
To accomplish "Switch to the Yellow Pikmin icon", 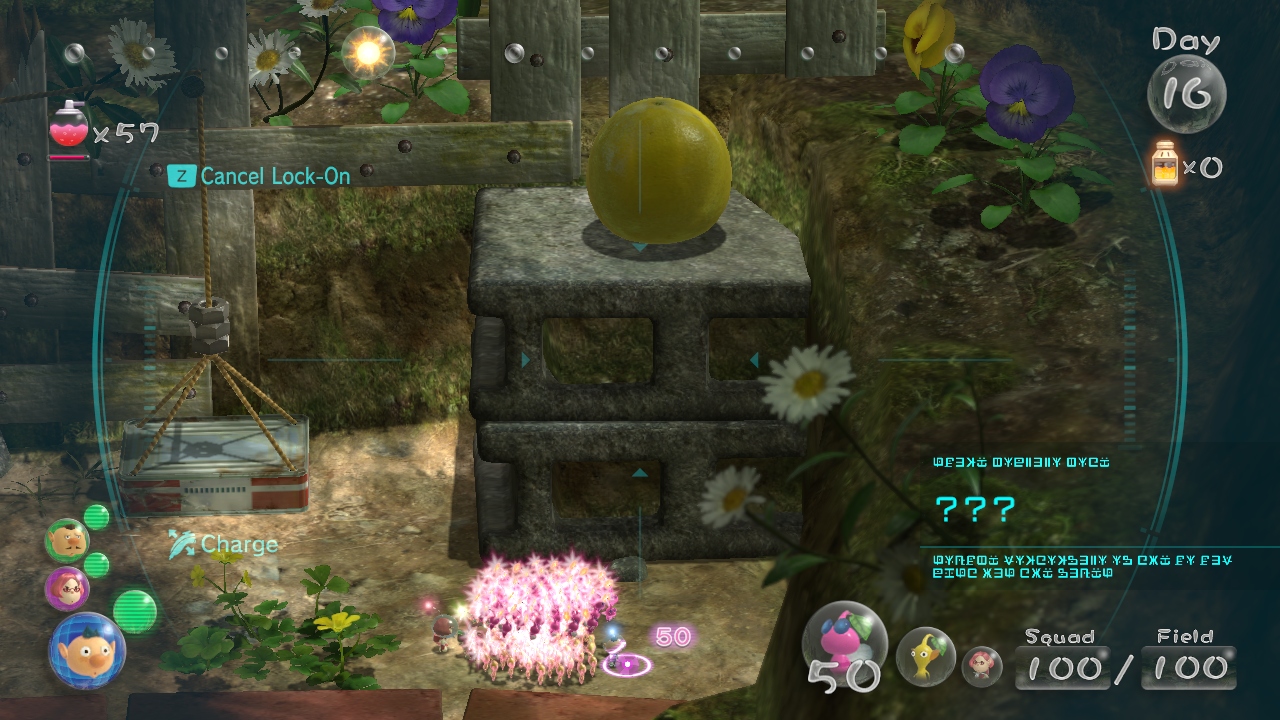I will pos(925,655).
